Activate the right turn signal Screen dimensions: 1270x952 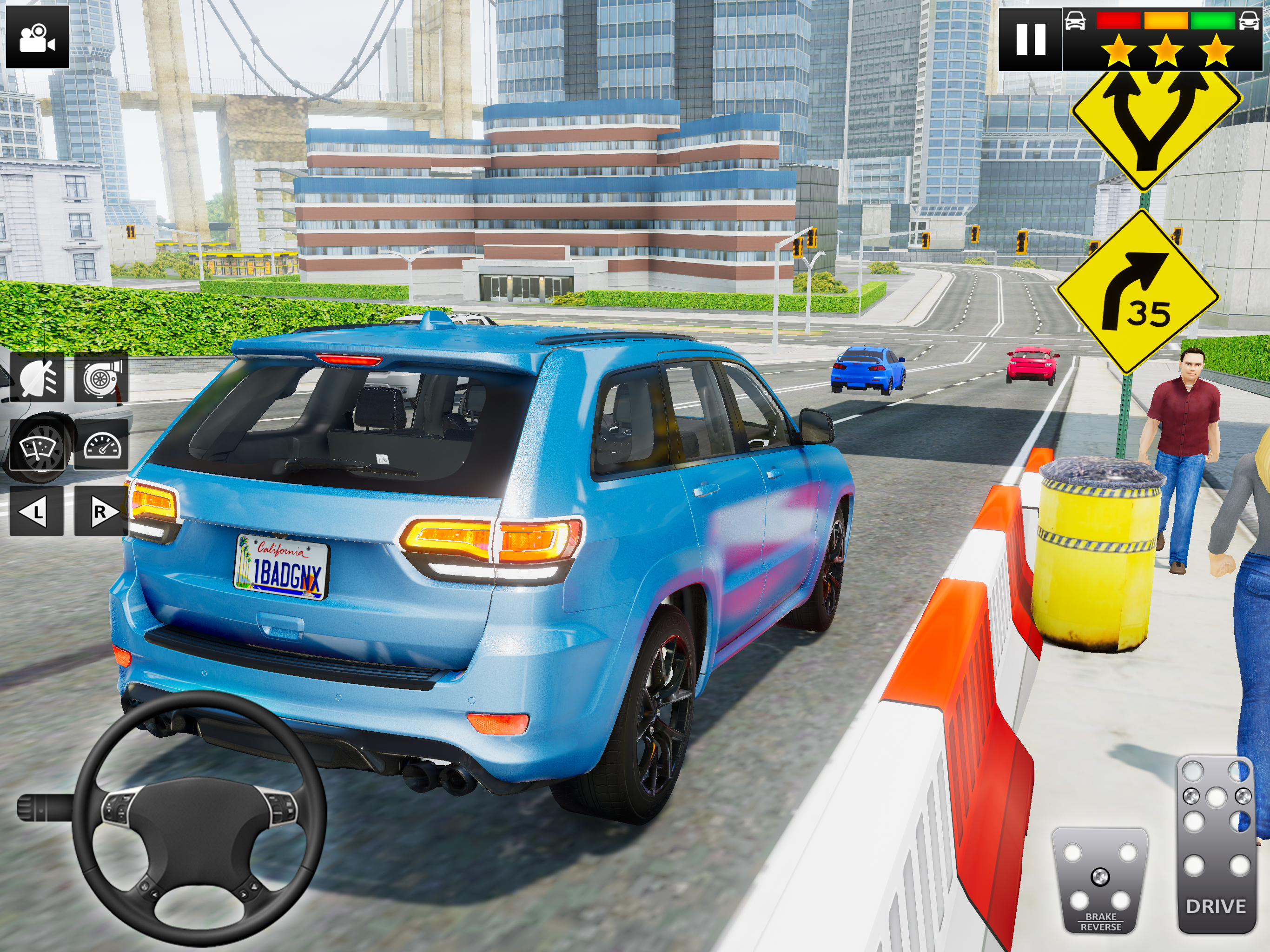coord(100,511)
